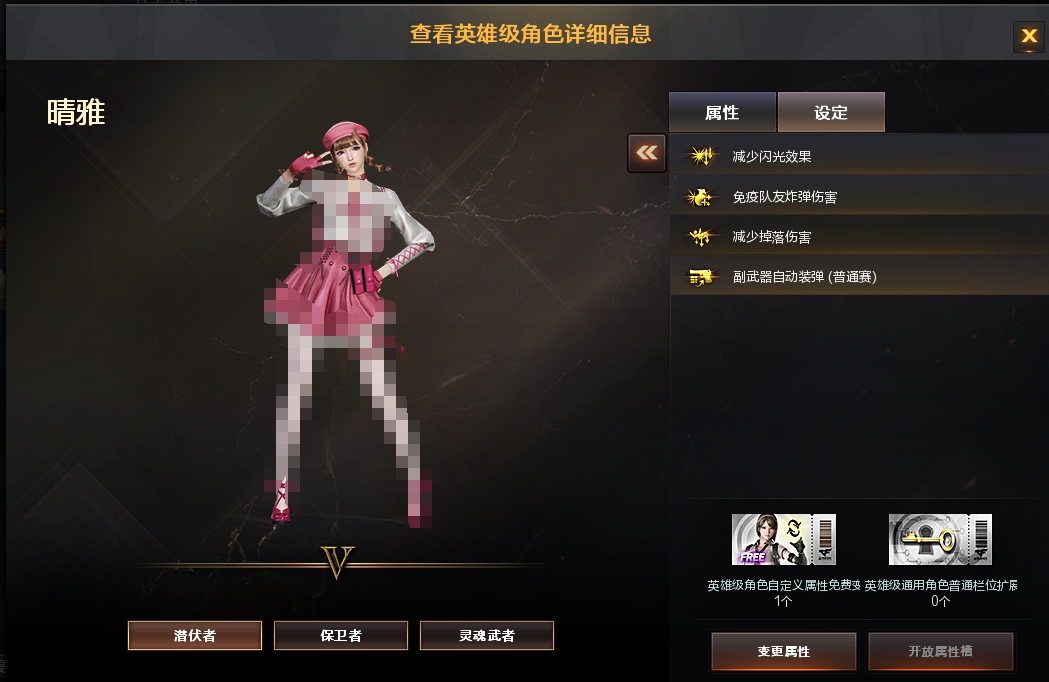Switch to the 保卫者 faction

[x=341, y=635]
